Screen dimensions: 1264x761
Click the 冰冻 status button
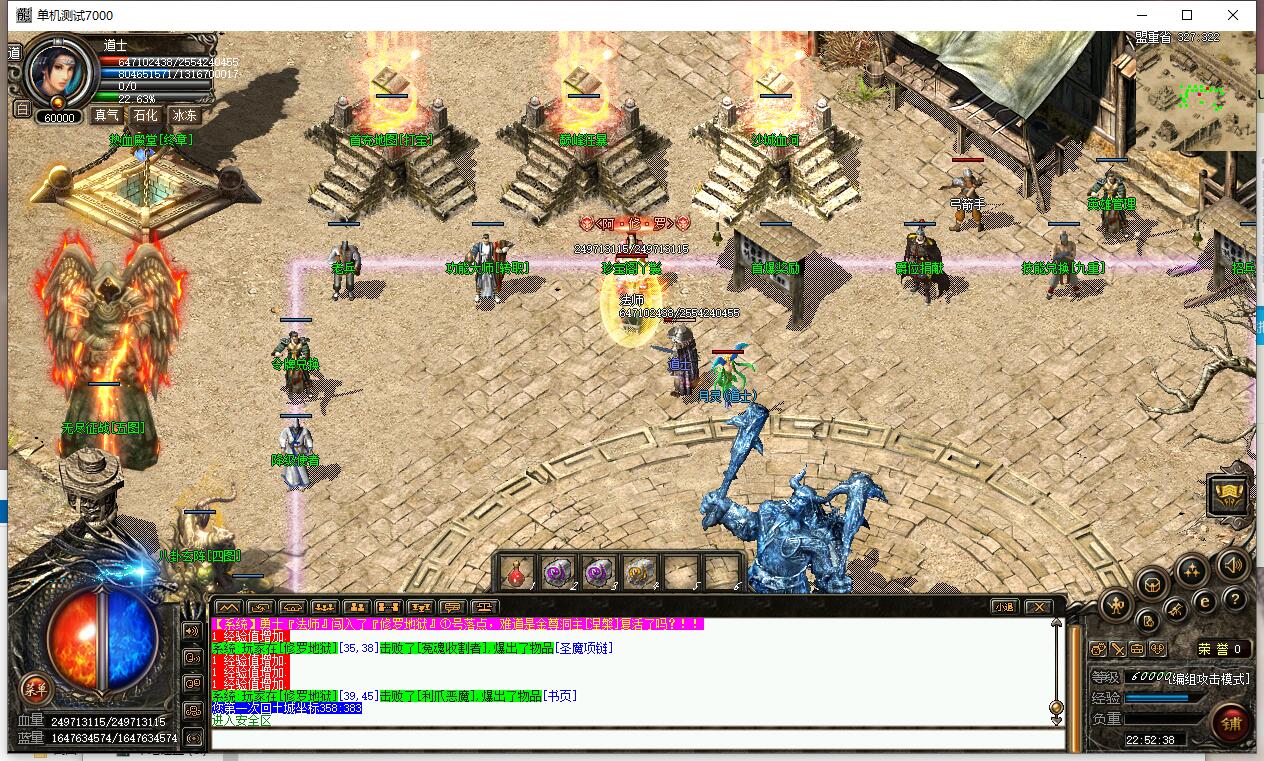(184, 115)
